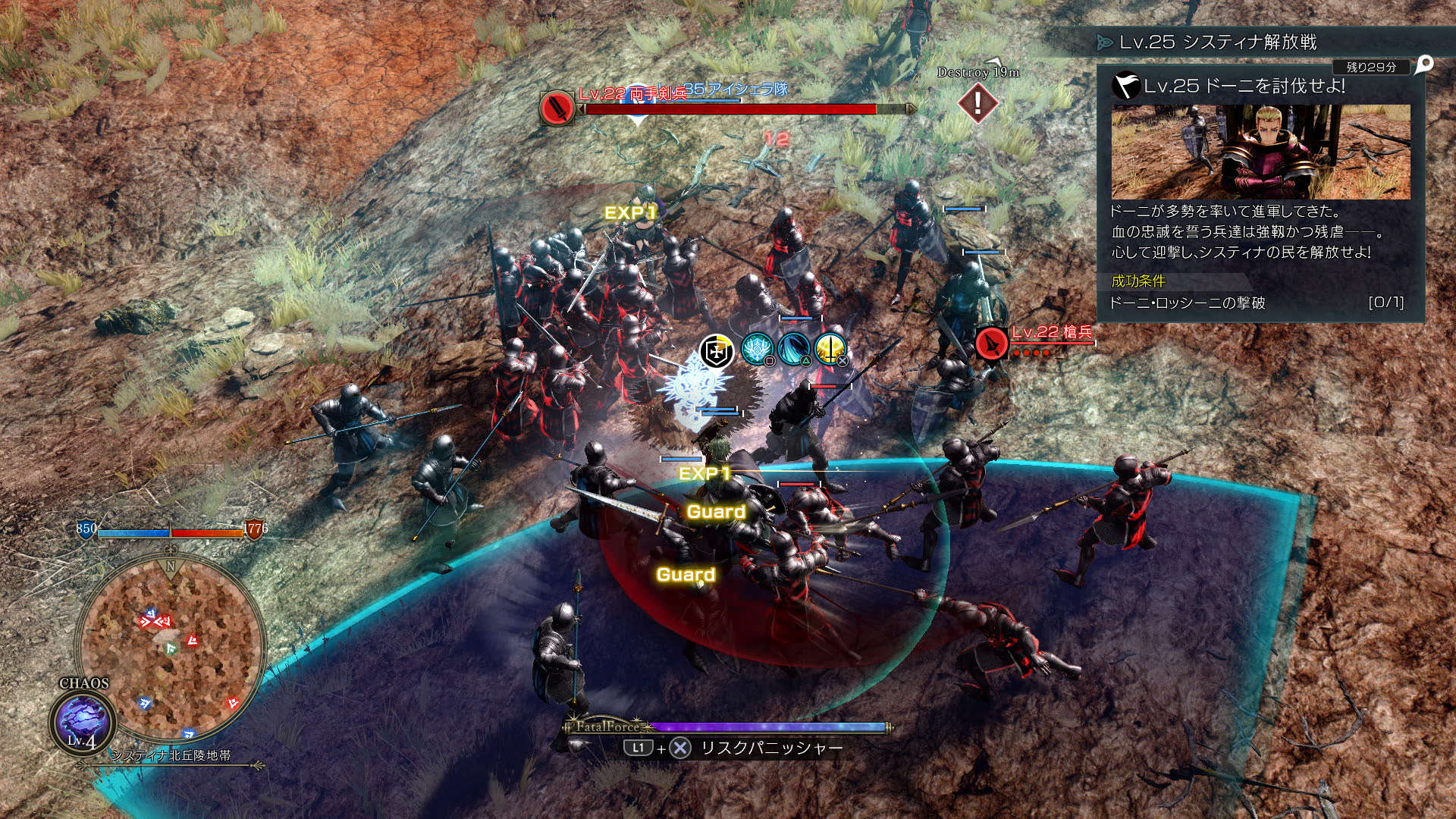Trigger the golden sword skill icon

click(830, 349)
